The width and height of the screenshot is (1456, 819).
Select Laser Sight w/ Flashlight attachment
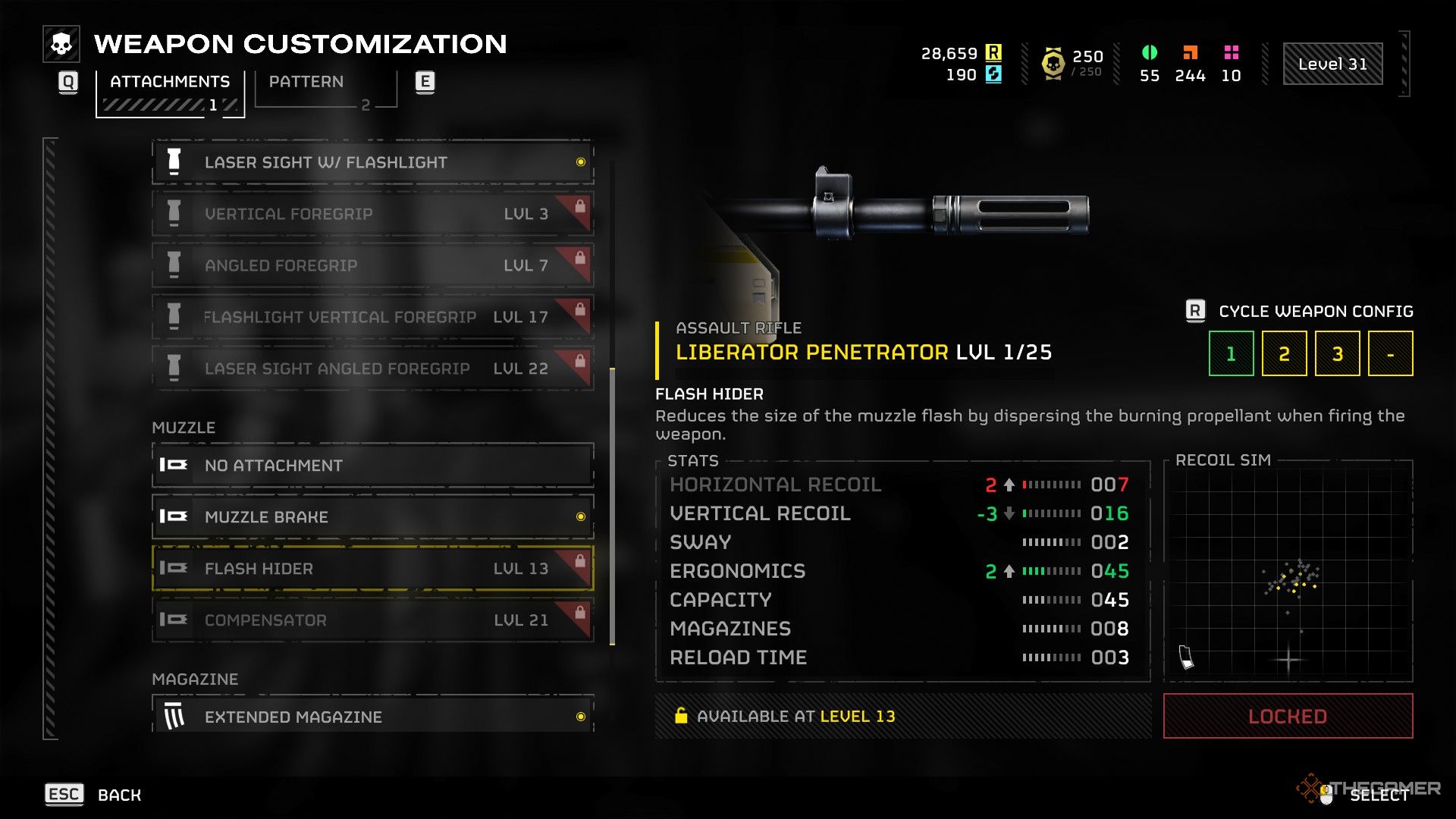pos(372,162)
